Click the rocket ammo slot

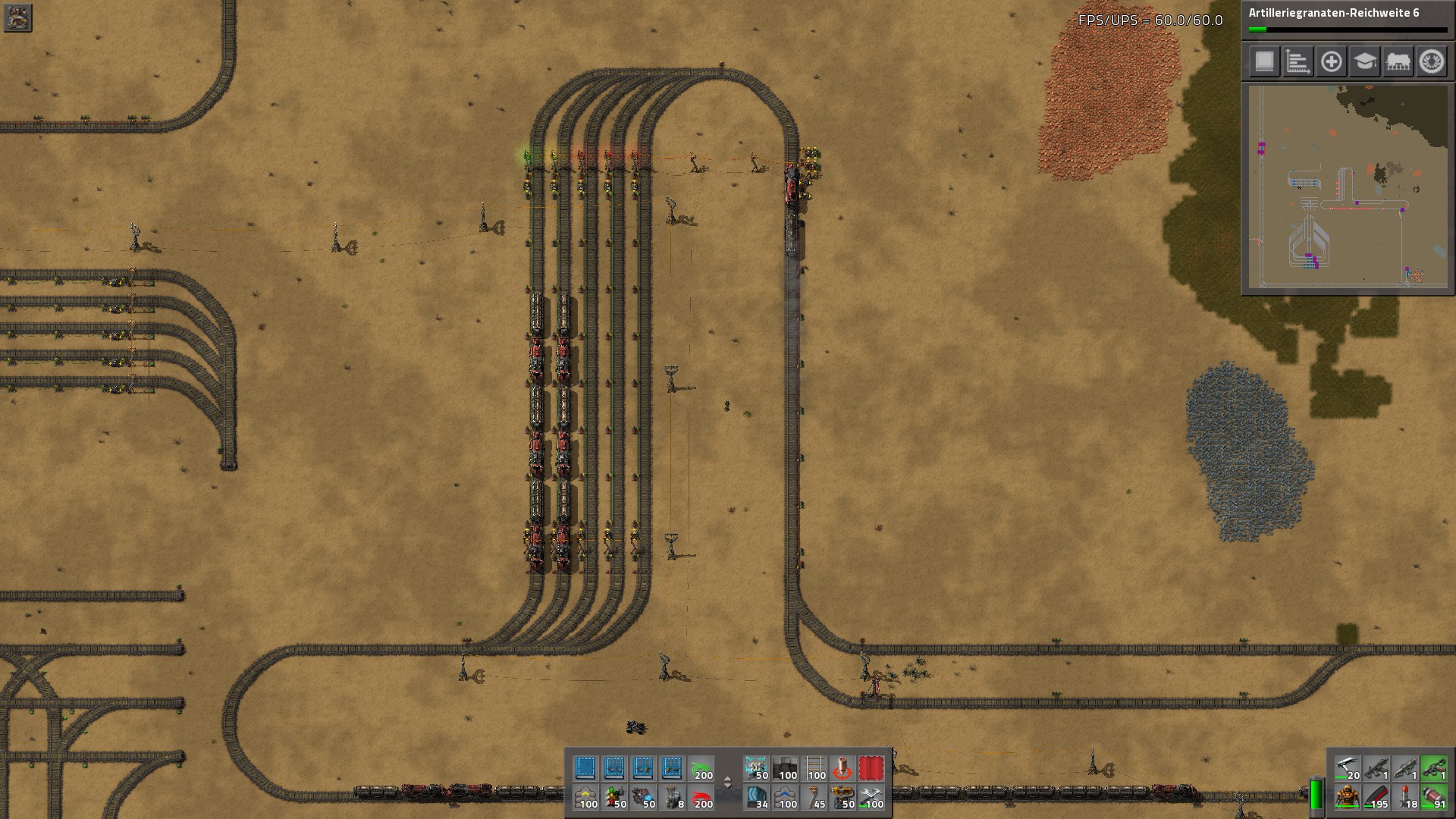click(1404, 797)
